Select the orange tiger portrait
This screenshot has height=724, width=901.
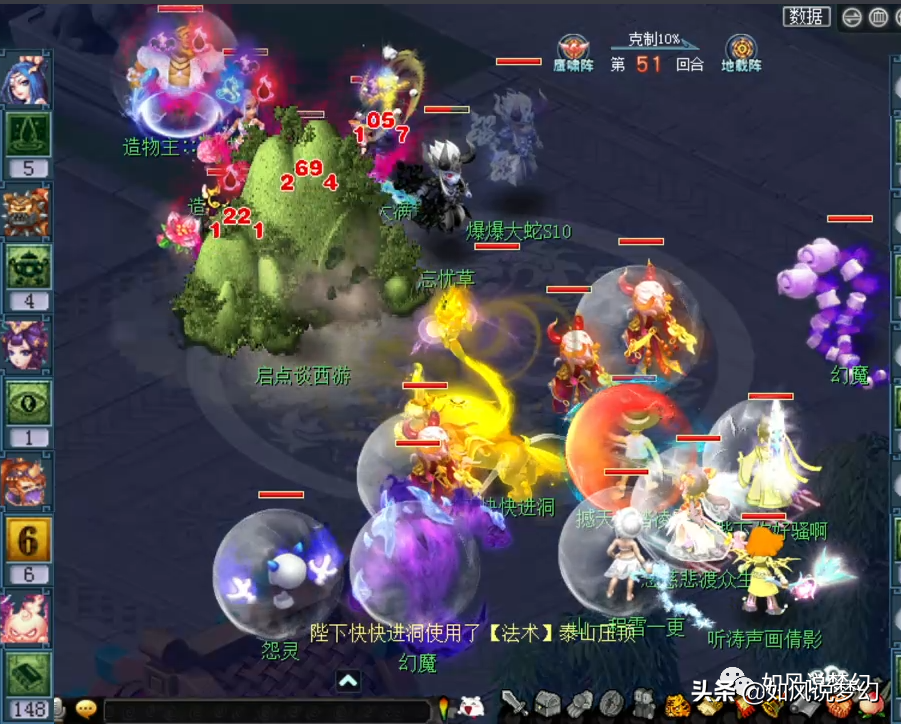coord(26,482)
